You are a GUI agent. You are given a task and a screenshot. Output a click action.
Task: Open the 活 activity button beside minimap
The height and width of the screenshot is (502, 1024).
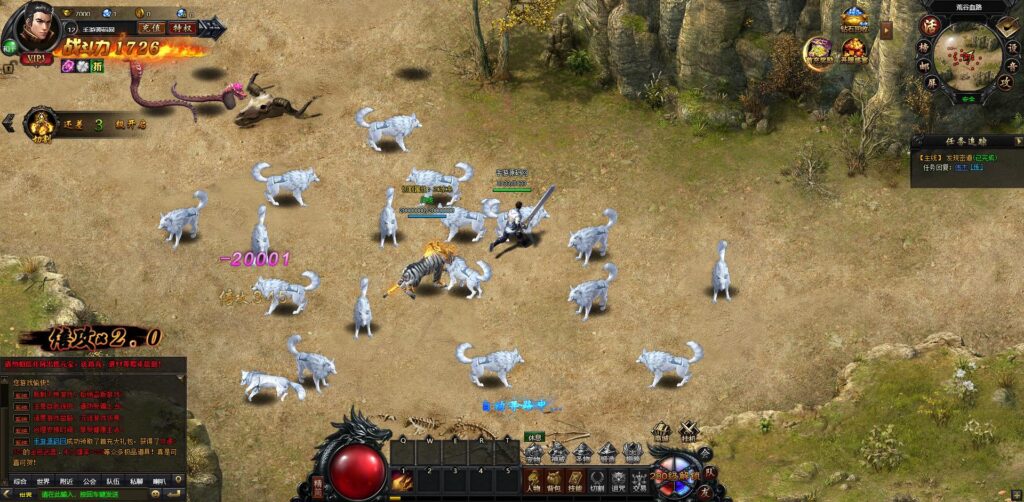(928, 25)
